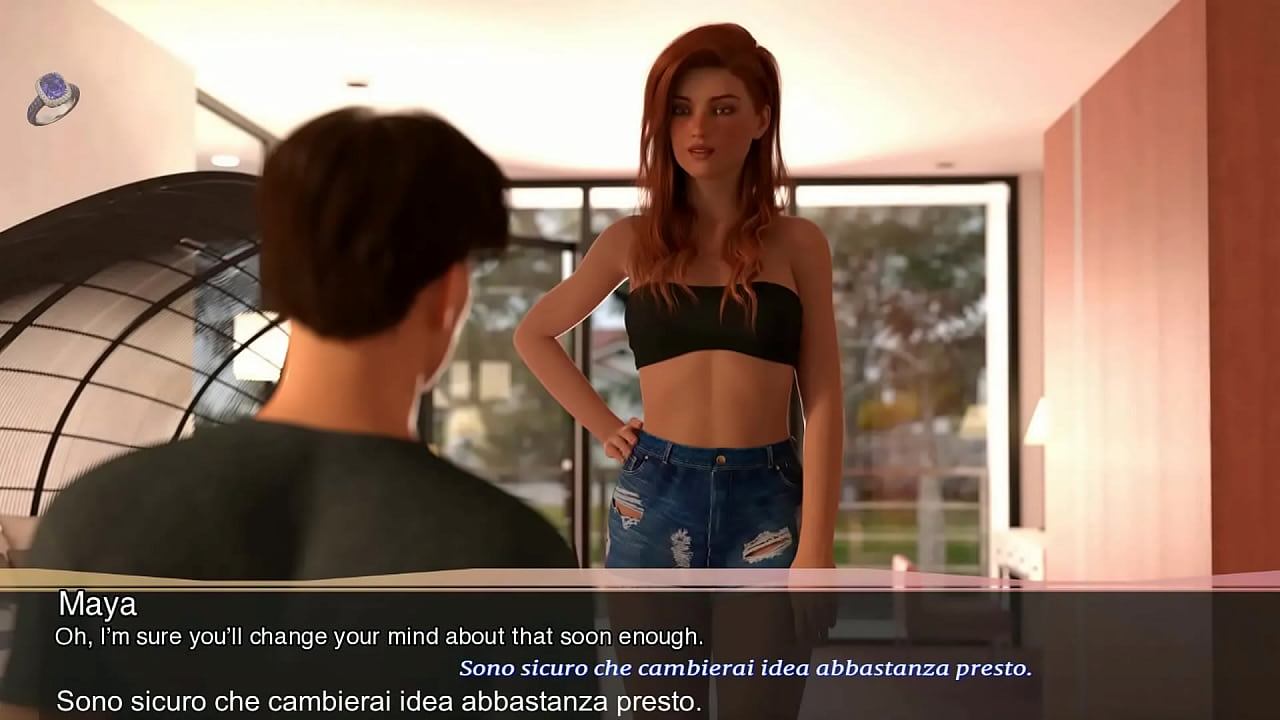Click Maya's dialogue box to continue
Screen dimensions: 1280x720
(x=640, y=650)
